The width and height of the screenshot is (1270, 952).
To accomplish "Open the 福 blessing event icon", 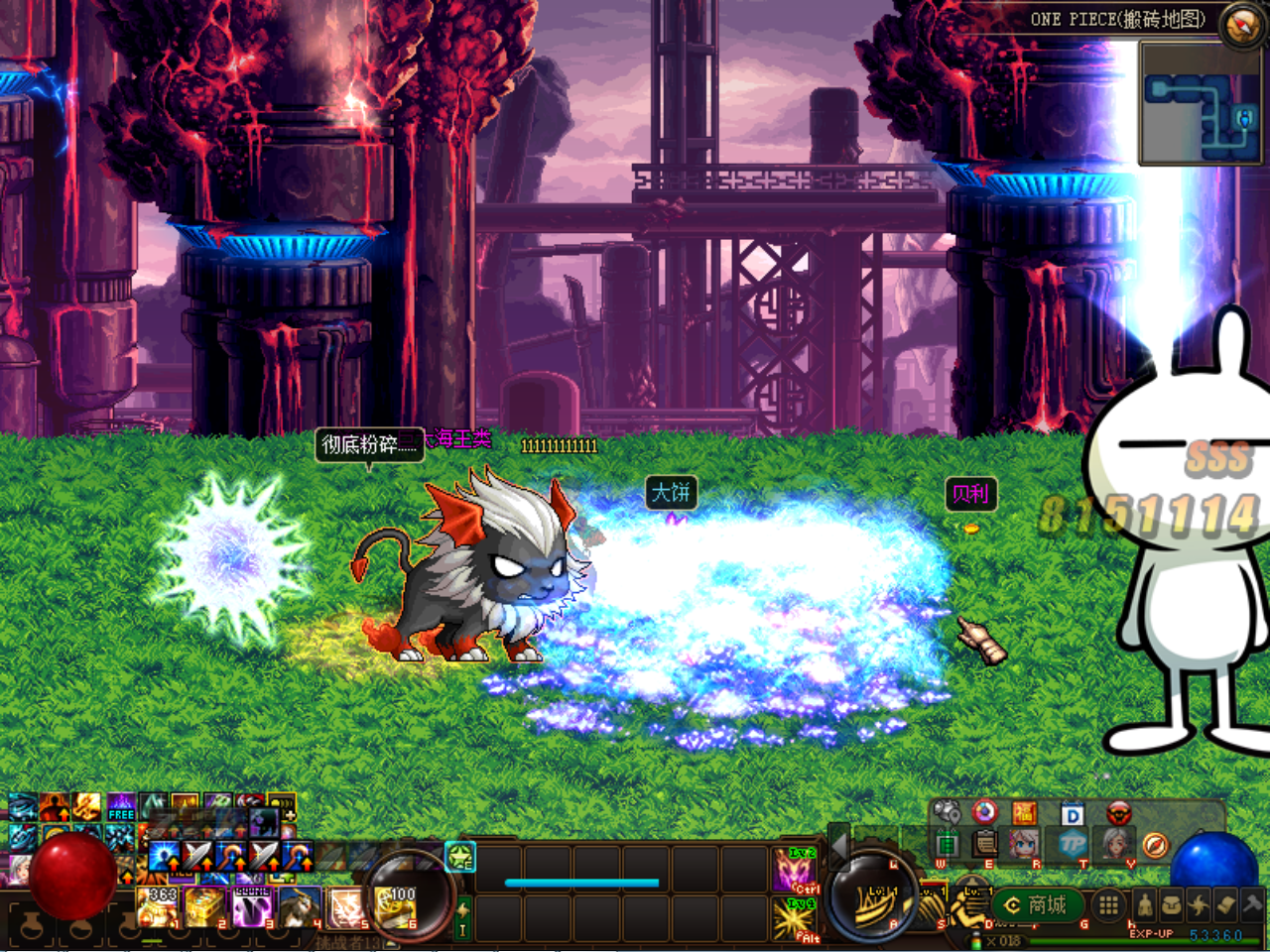I will click(x=1026, y=813).
